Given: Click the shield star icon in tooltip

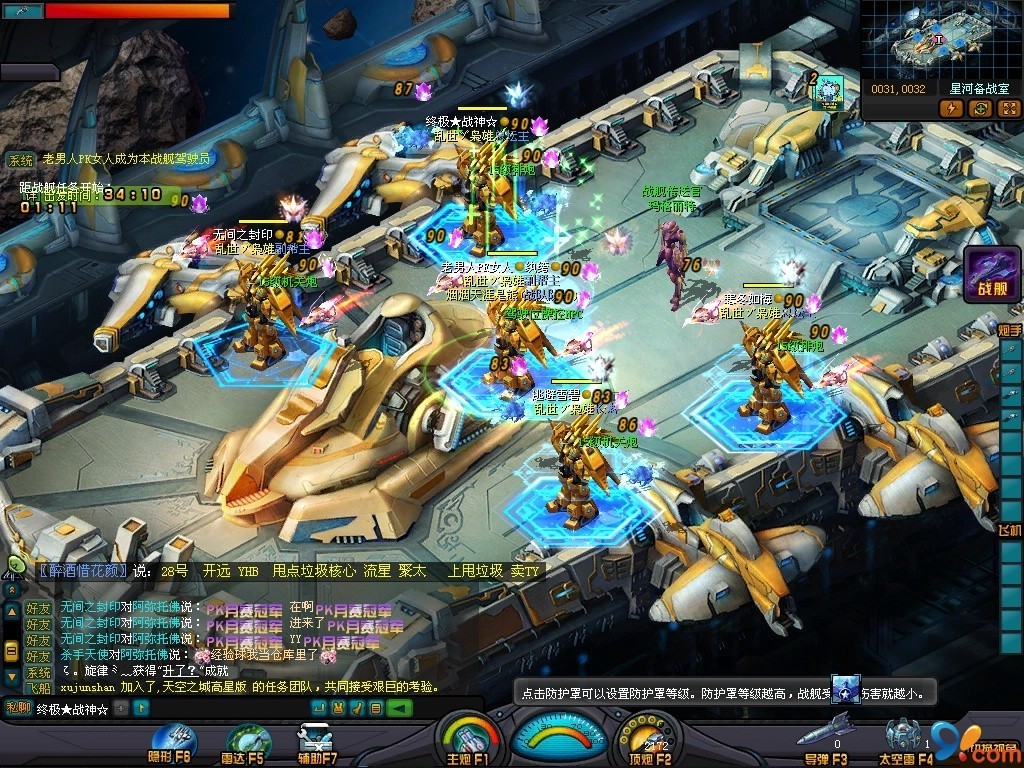Looking at the screenshot, I should (844, 691).
